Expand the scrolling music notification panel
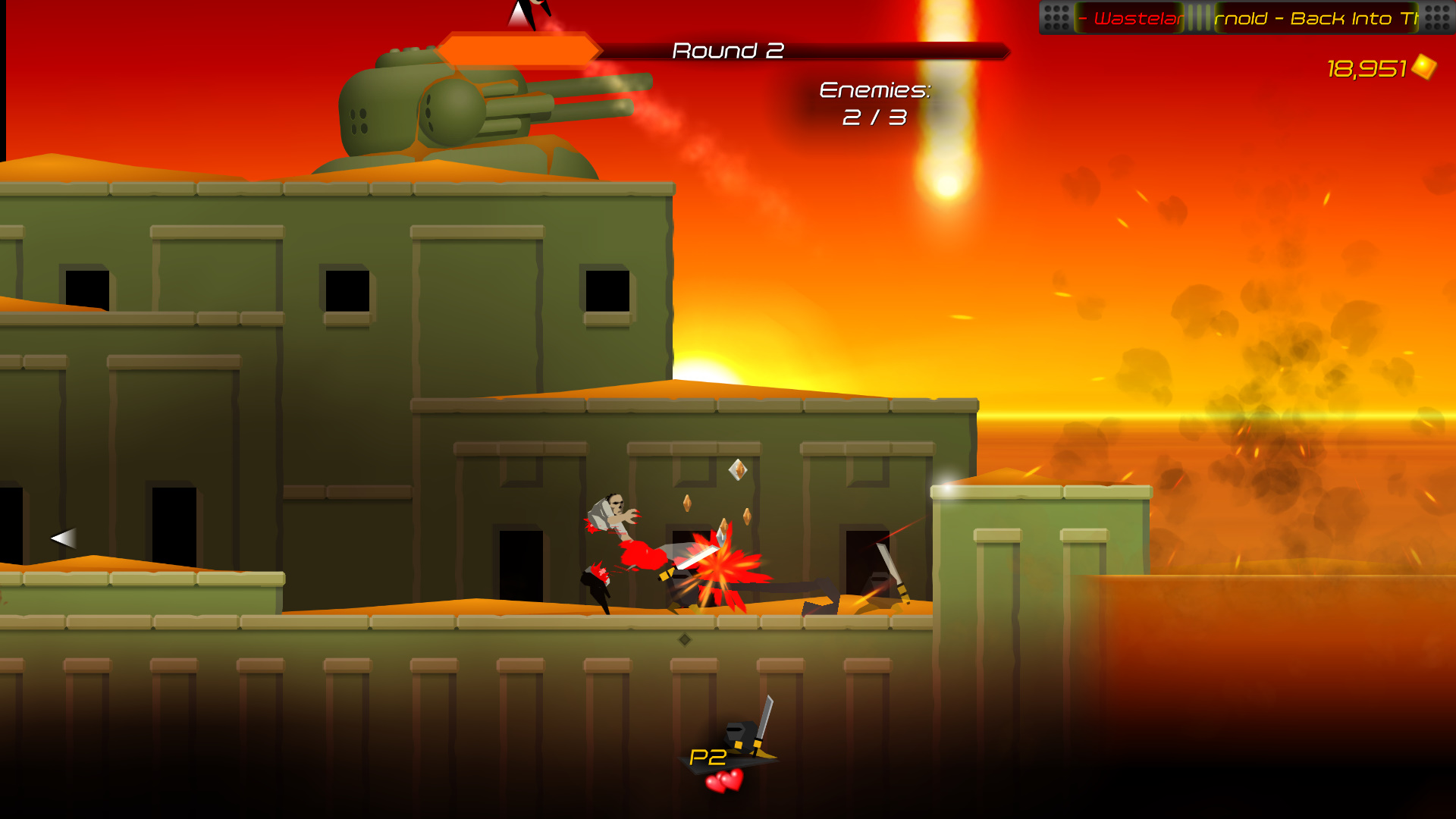 coord(1251,17)
